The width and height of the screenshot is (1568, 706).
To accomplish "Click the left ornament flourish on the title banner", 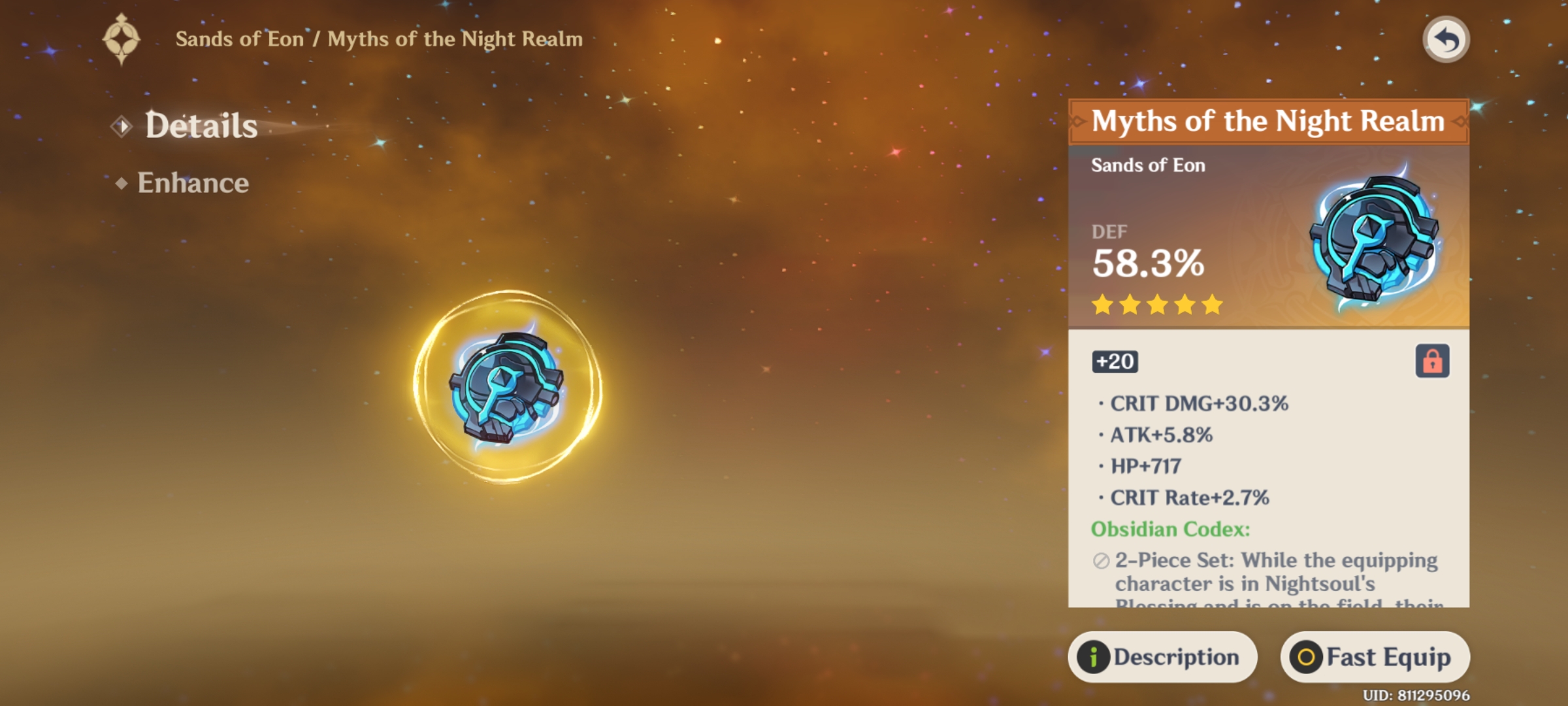I will coord(1075,121).
